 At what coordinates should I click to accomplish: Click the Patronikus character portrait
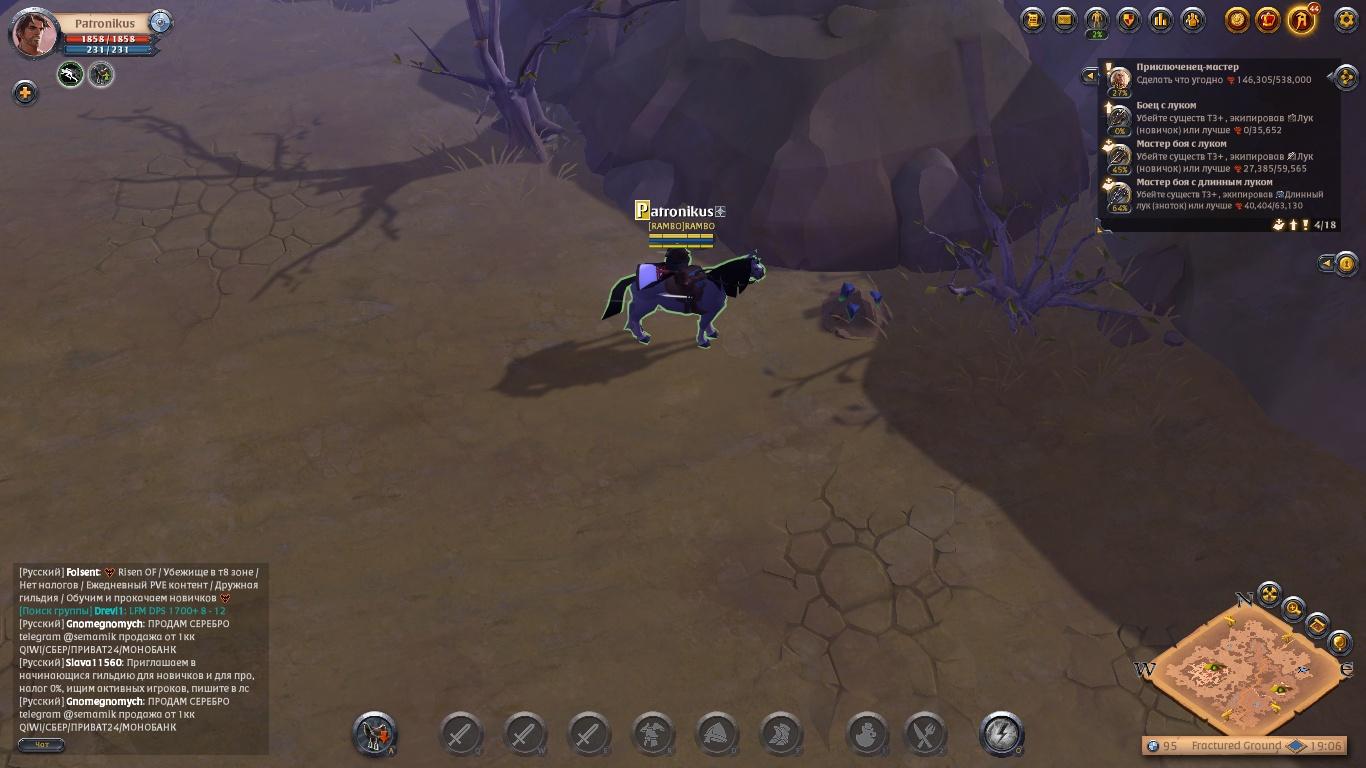pyautogui.click(x=34, y=33)
